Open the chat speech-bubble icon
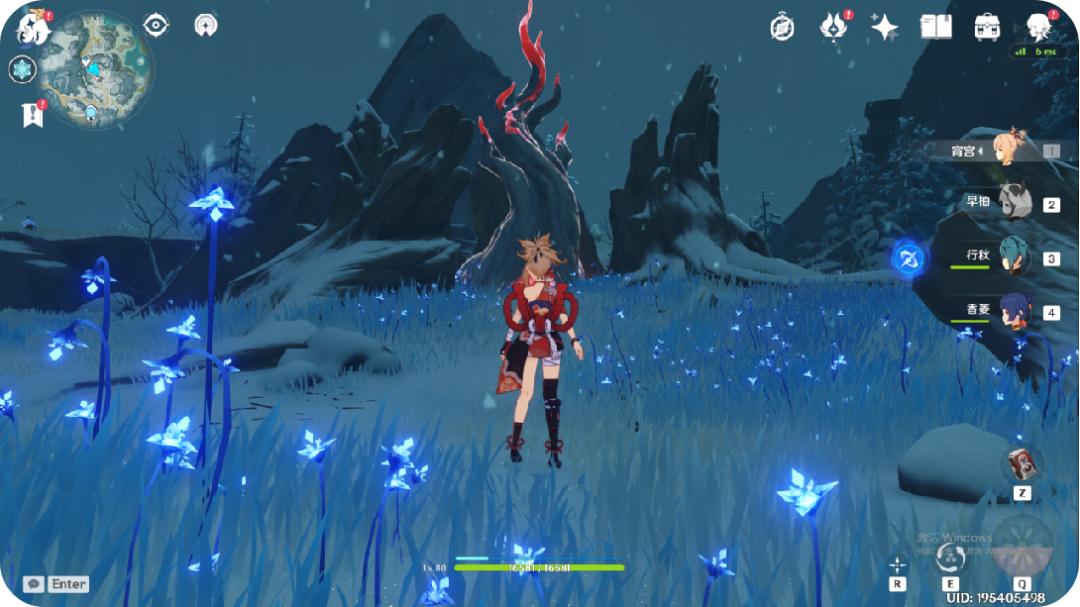 (34, 583)
